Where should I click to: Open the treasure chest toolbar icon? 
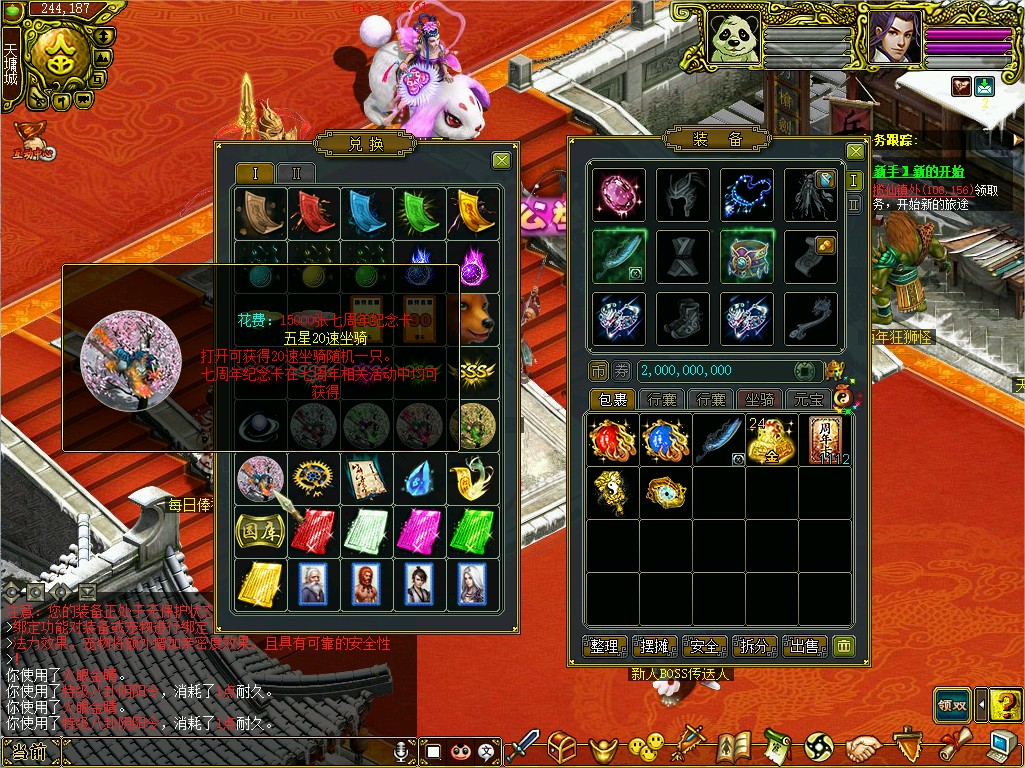click(x=563, y=746)
